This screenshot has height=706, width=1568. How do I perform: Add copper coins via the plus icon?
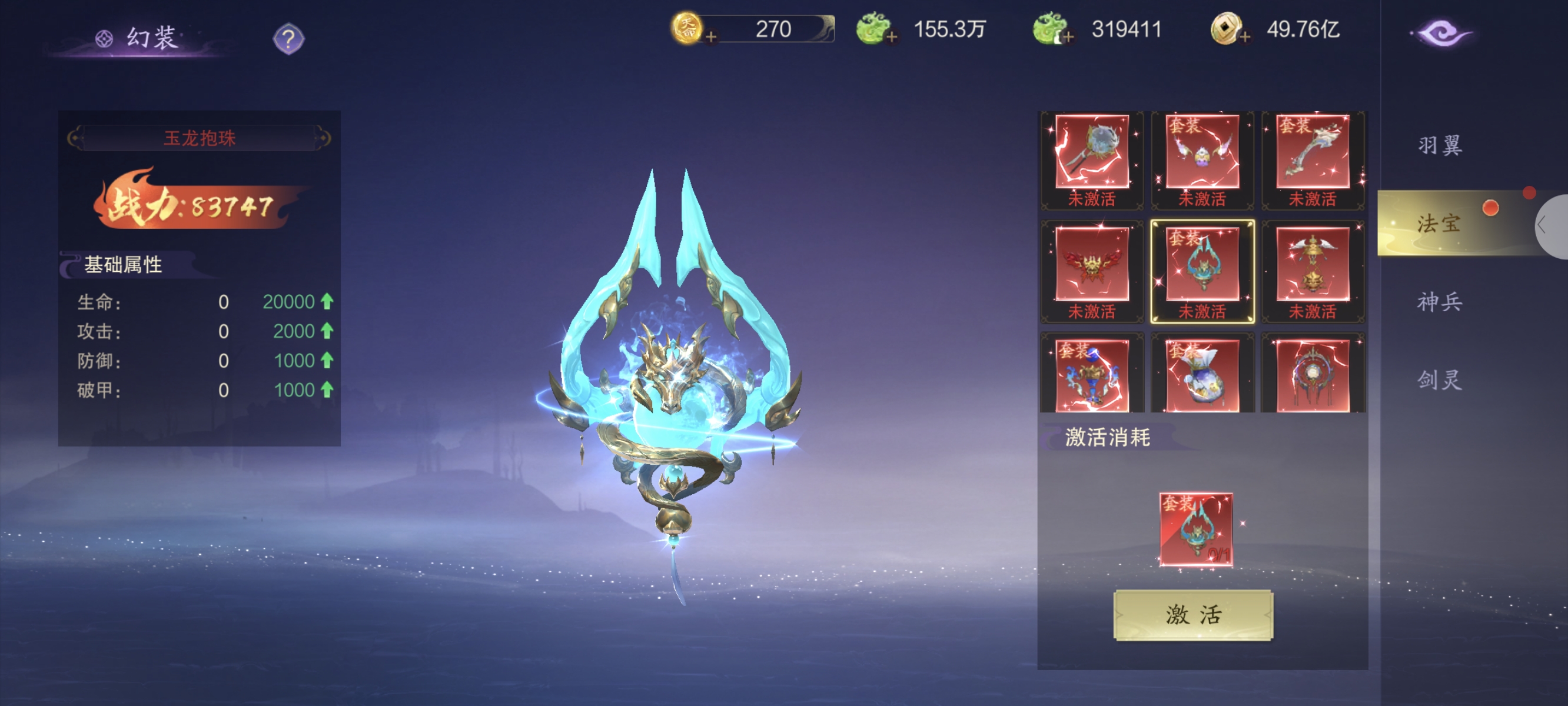tap(1245, 38)
